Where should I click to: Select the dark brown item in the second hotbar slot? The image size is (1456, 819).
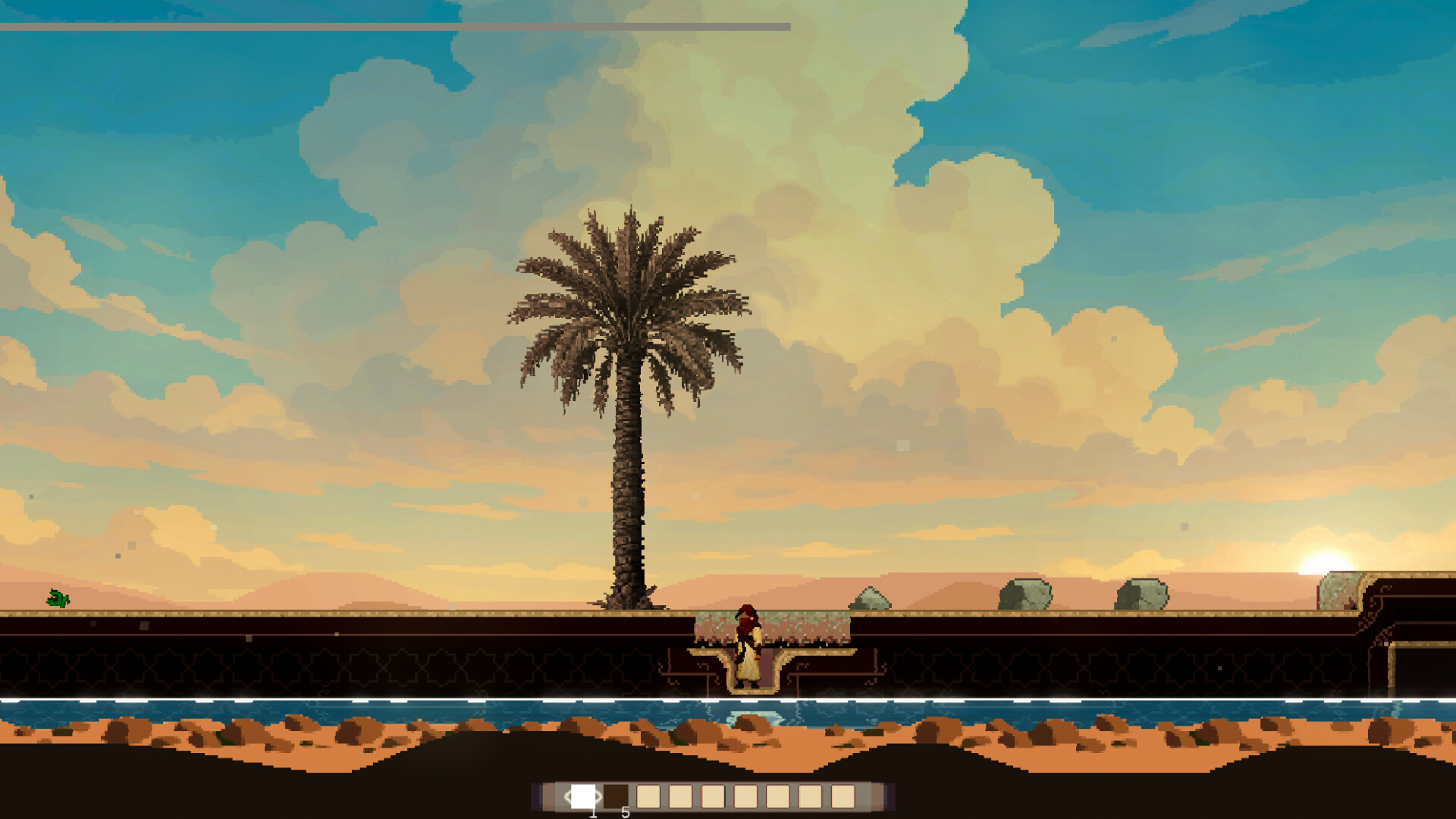616,796
